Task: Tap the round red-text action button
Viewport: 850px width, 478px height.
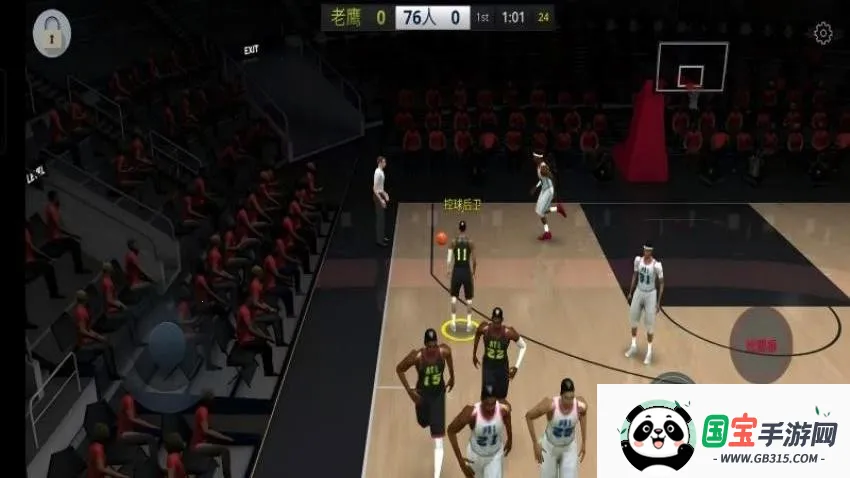Action: pyautogui.click(x=761, y=345)
